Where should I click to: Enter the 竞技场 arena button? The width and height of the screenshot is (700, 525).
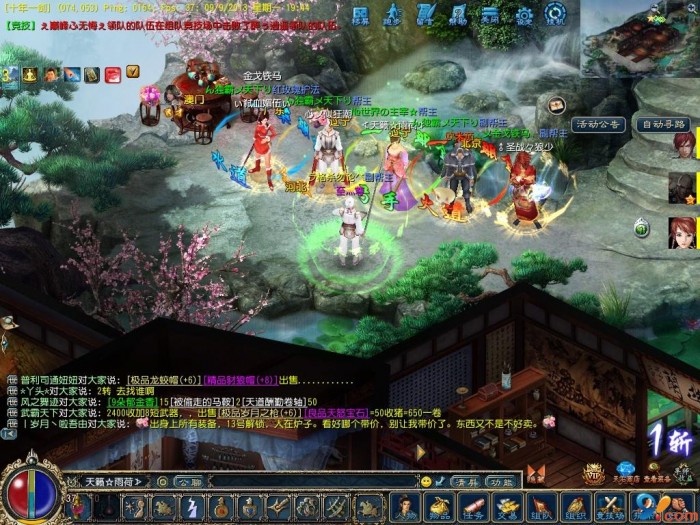point(607,506)
